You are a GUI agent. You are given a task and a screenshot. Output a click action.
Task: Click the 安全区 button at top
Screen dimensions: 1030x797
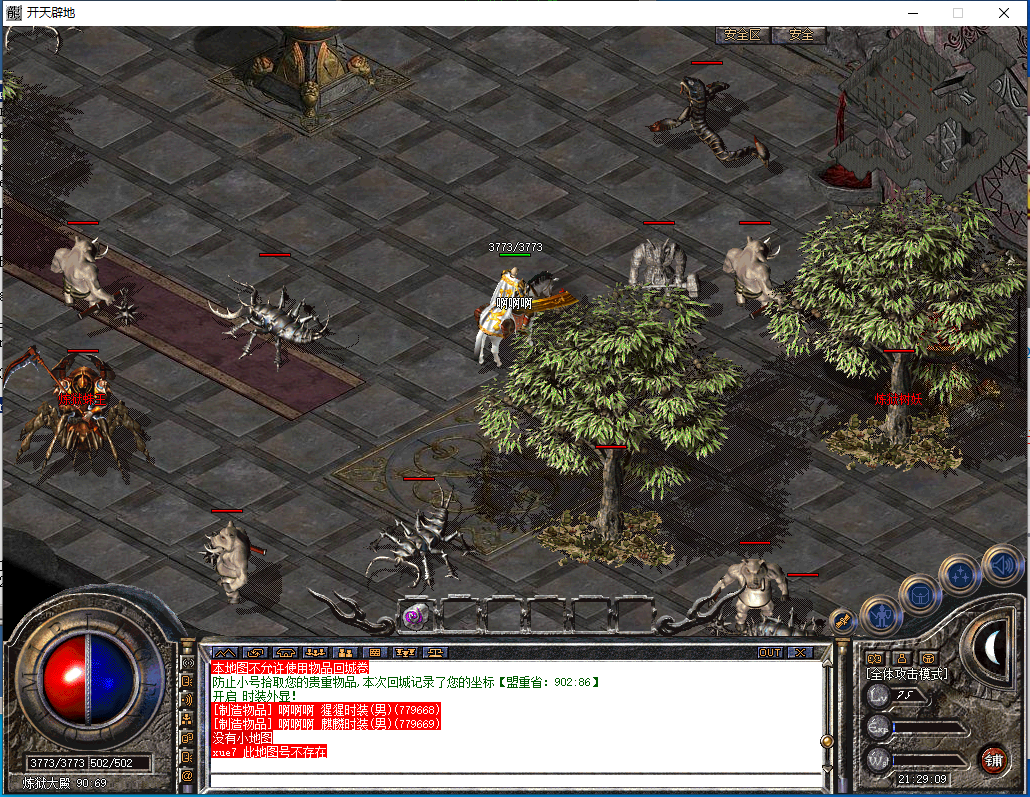tap(743, 34)
